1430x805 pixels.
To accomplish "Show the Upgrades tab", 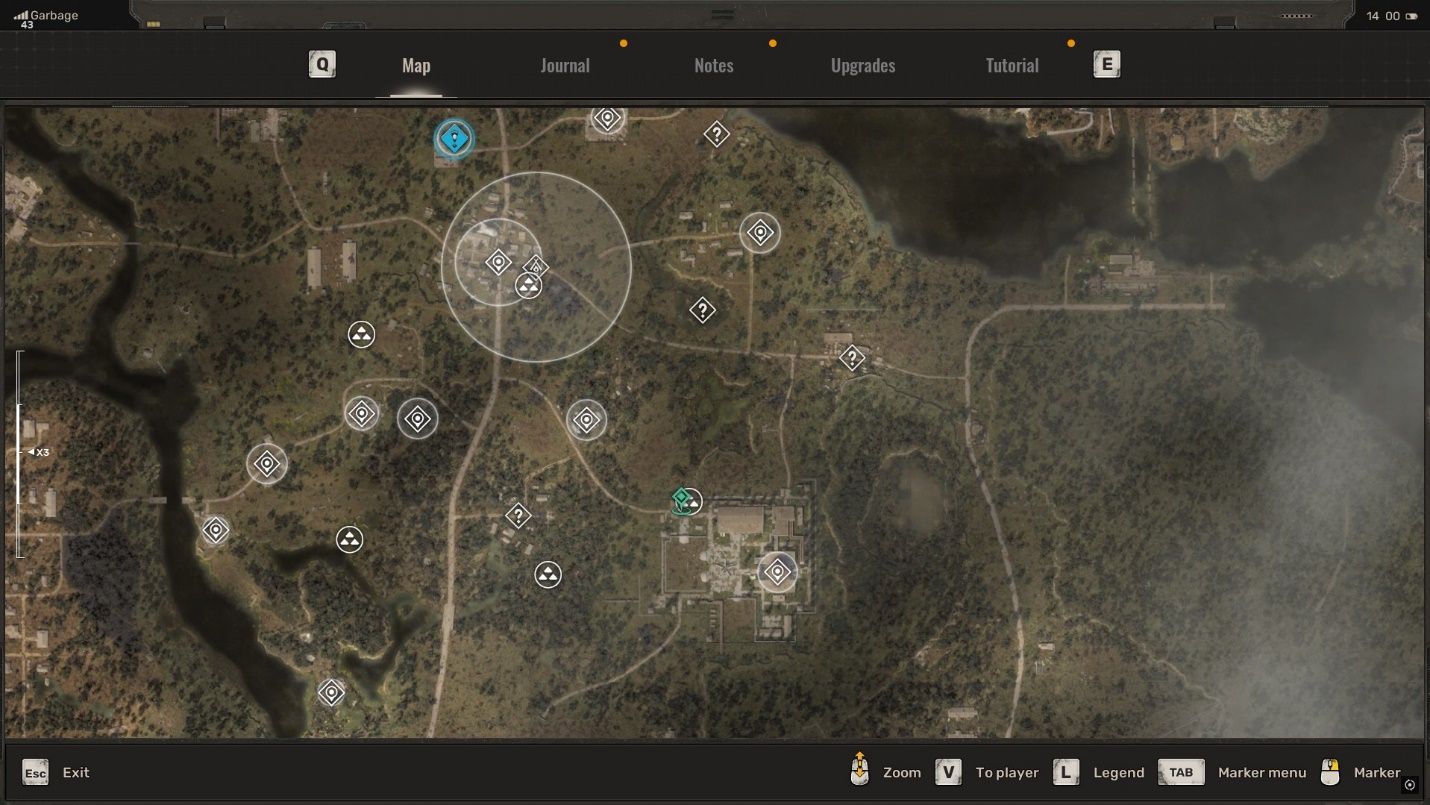I will pos(862,66).
